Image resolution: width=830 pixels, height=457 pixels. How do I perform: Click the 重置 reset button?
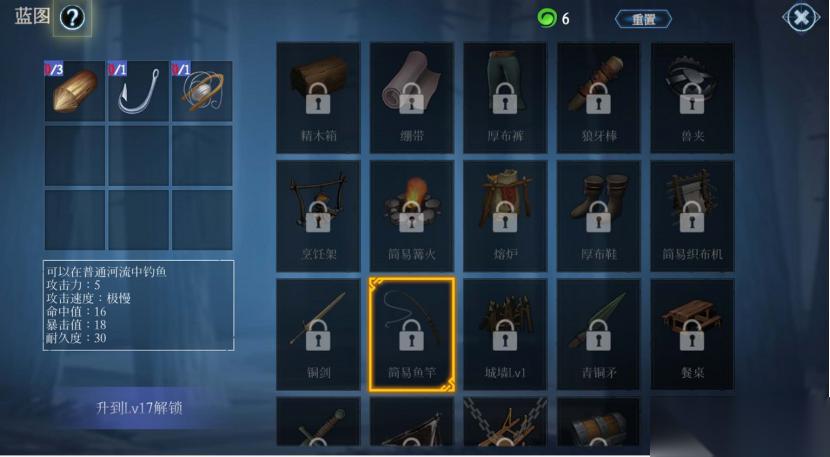tap(643, 19)
